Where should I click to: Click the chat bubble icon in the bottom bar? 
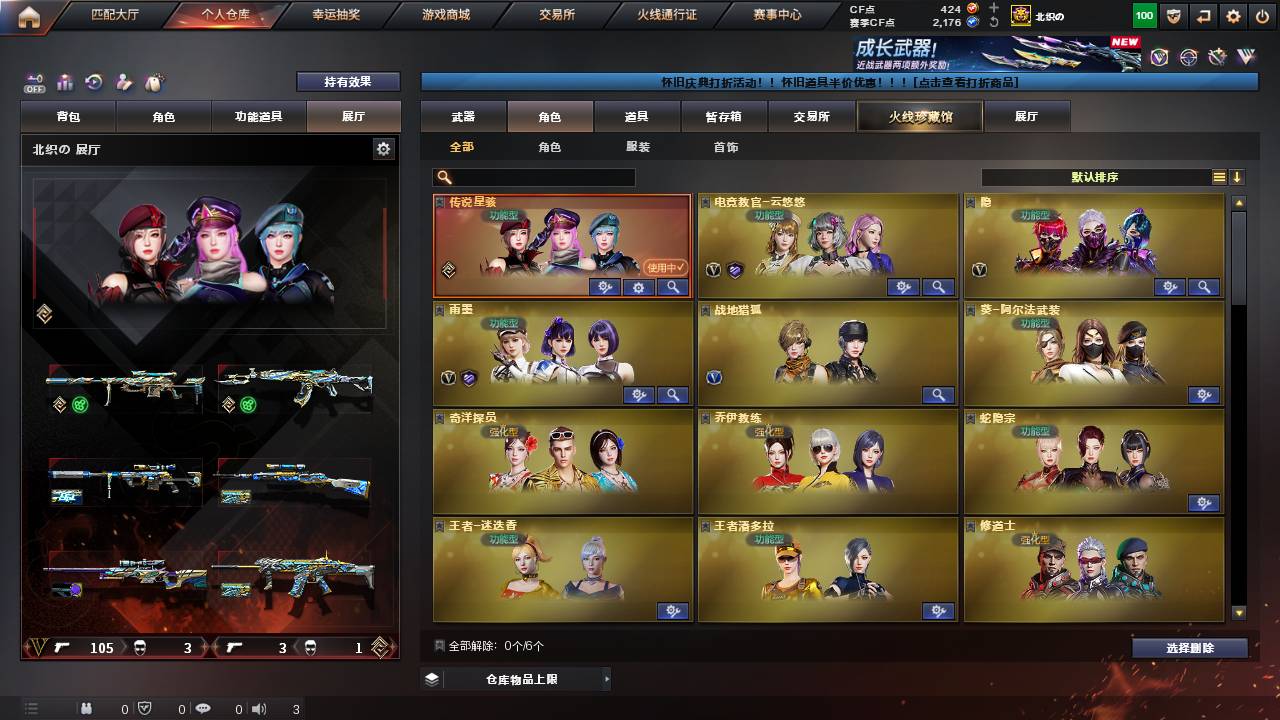[x=203, y=707]
